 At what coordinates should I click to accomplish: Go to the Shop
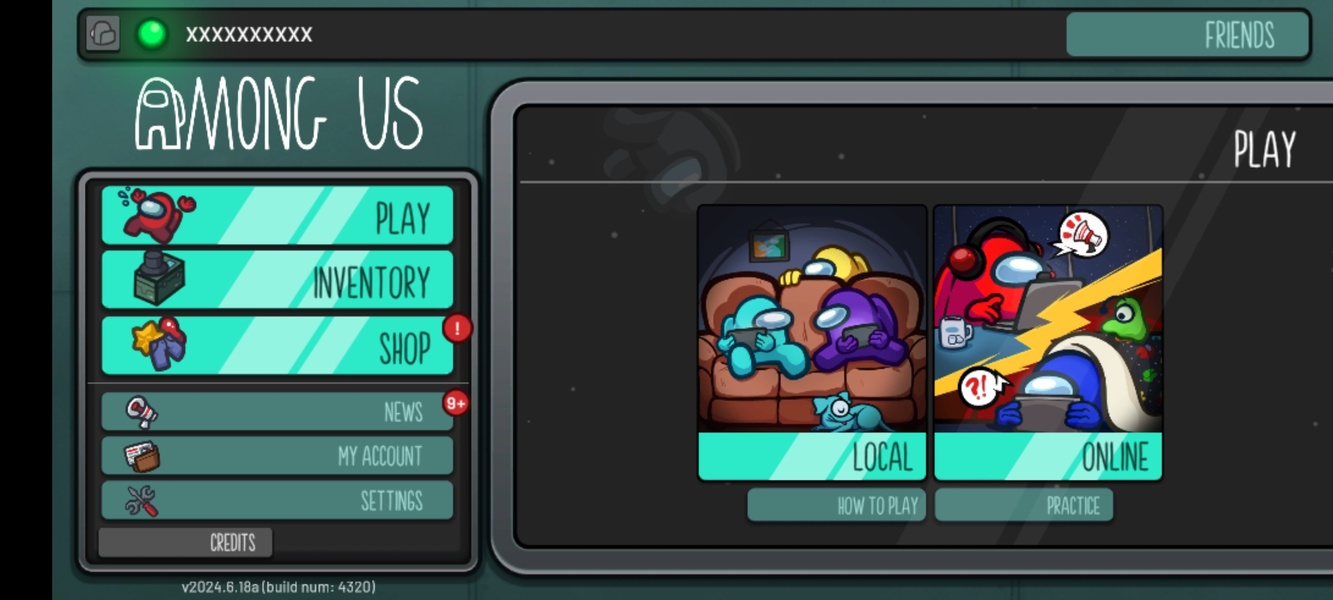click(277, 346)
